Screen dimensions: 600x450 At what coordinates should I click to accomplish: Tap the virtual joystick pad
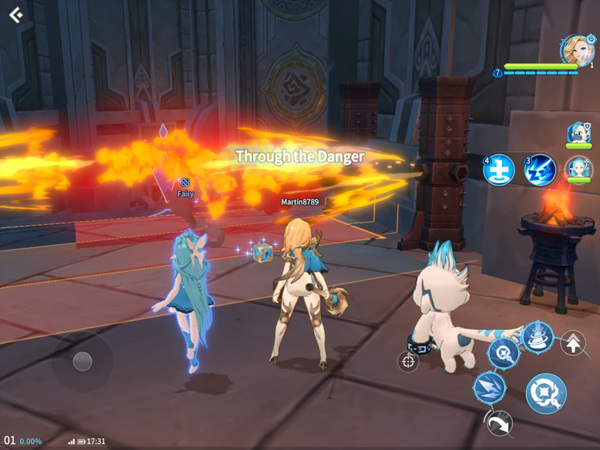point(82,361)
